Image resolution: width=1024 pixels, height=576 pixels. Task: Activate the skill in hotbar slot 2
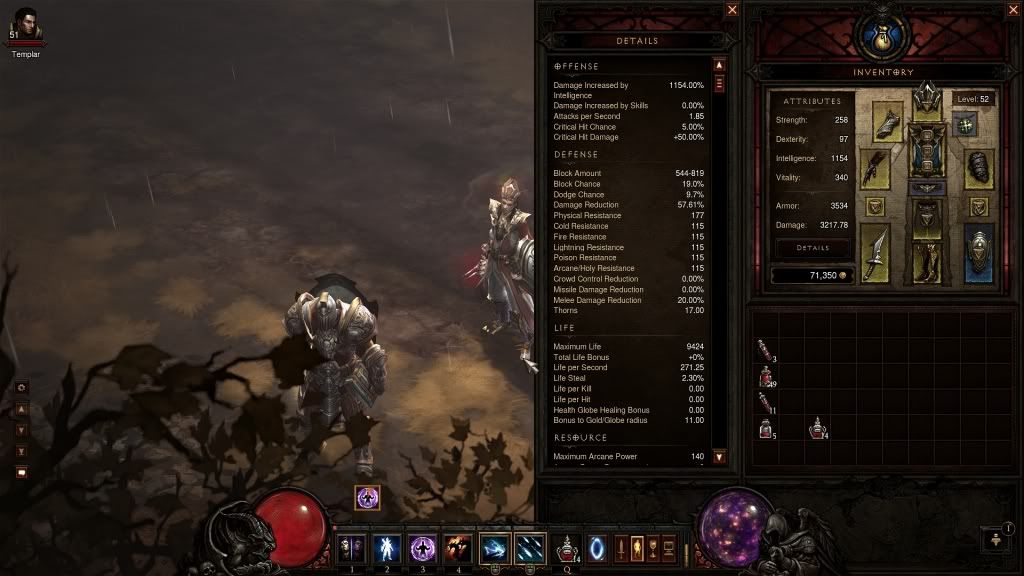pyautogui.click(x=387, y=548)
